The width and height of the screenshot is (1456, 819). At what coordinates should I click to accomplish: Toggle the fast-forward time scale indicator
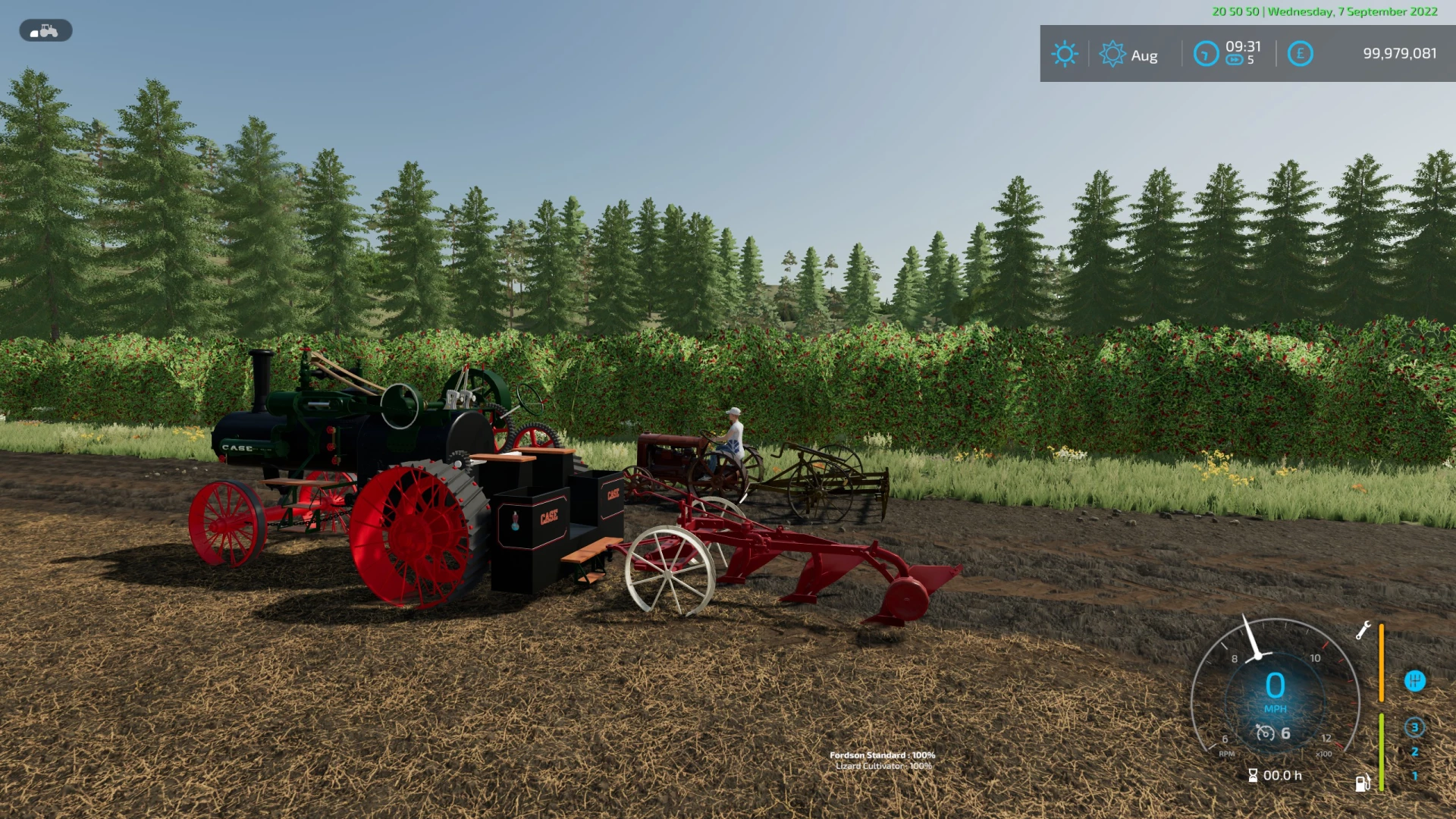[1235, 58]
